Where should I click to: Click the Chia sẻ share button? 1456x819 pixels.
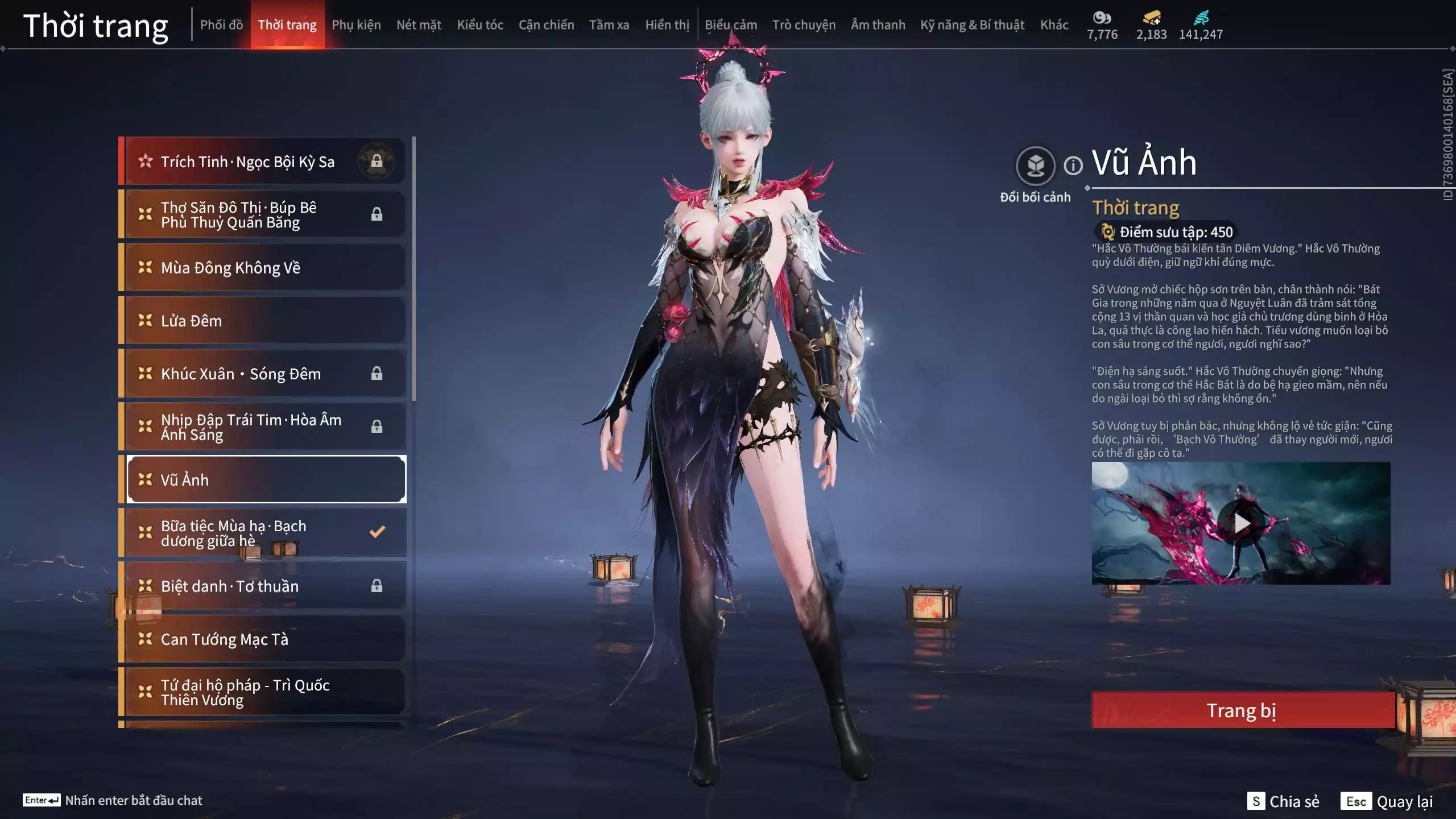coord(1283,801)
